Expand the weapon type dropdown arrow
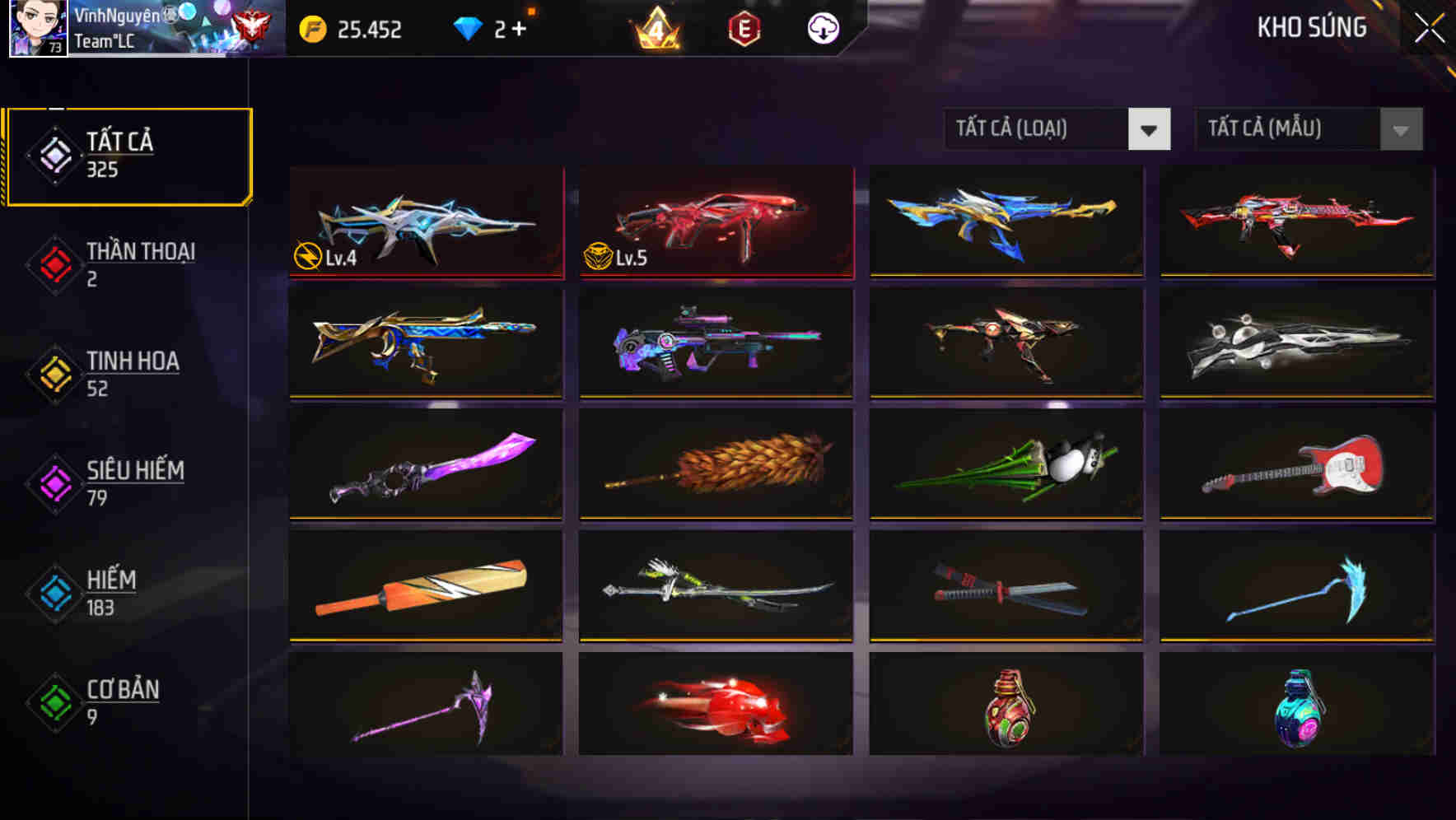1456x820 pixels. [x=1150, y=129]
